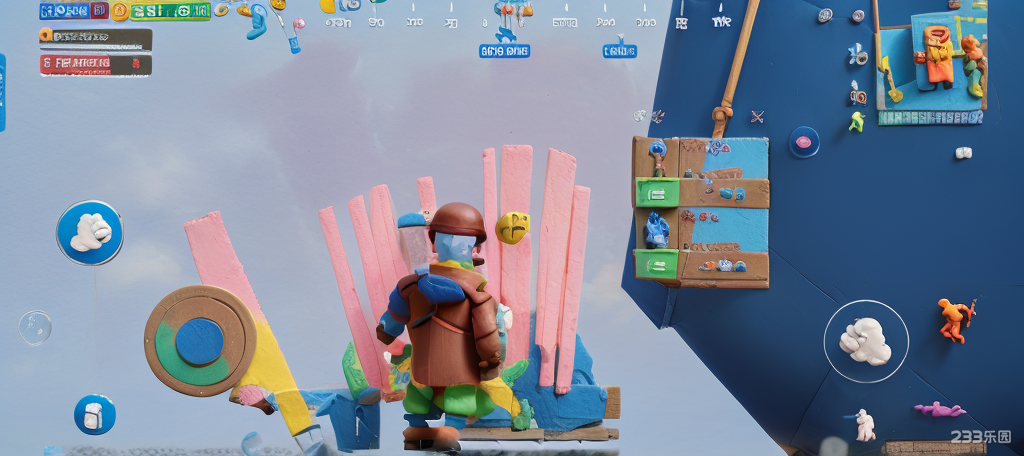Tap the yellow-green figure icon beside the minimap
1024x456 pixels.
coord(856,122)
